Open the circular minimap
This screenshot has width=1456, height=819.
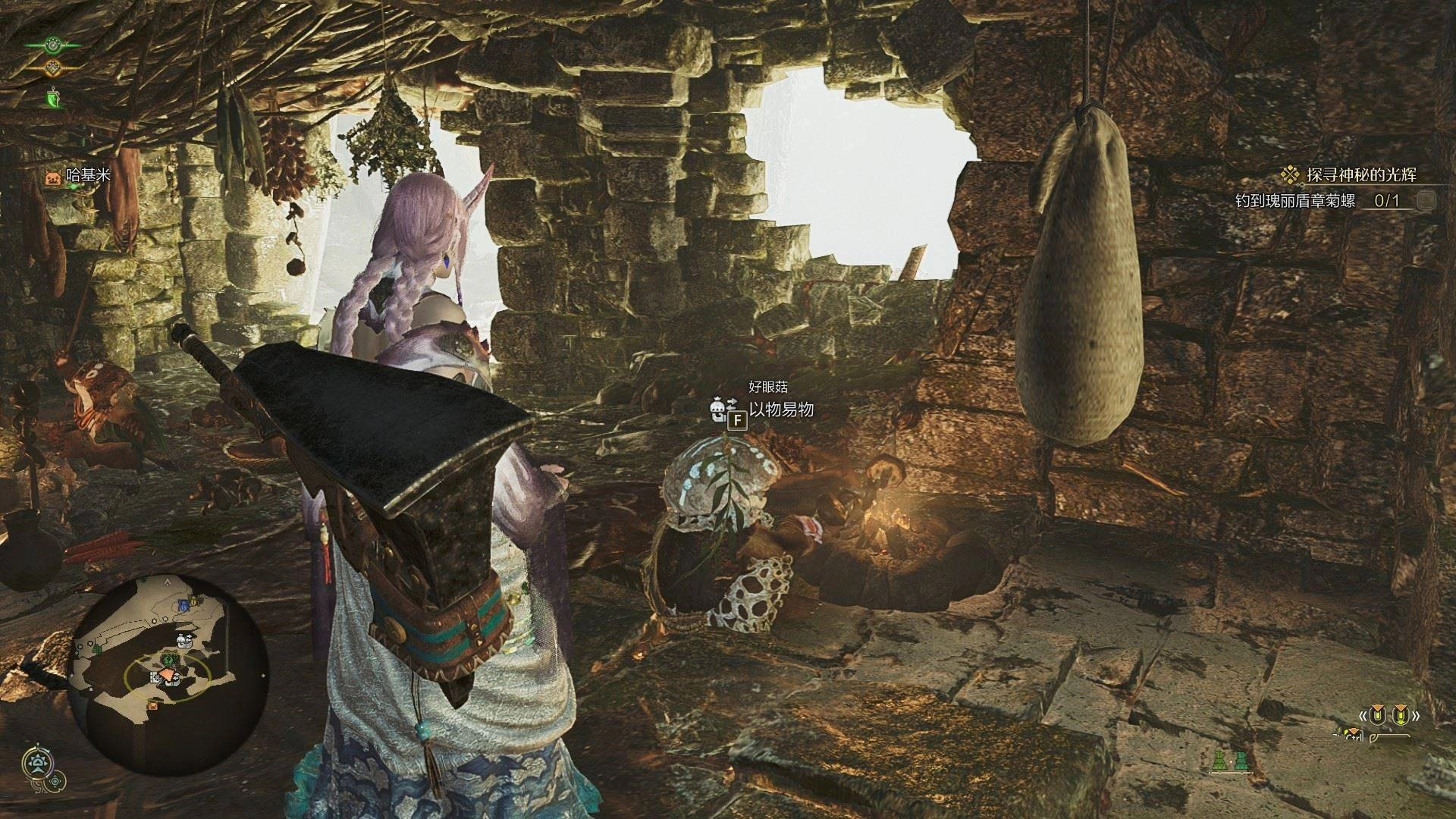(x=168, y=675)
